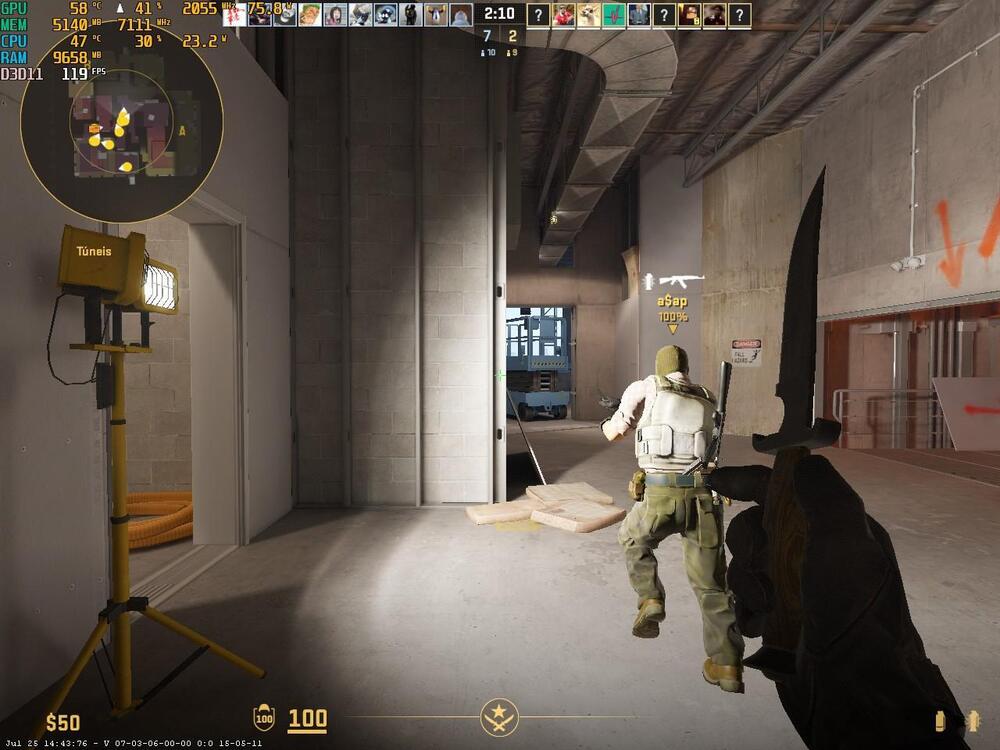Click the a$ap teammate name tag
This screenshot has width=1000, height=750.
[672, 301]
